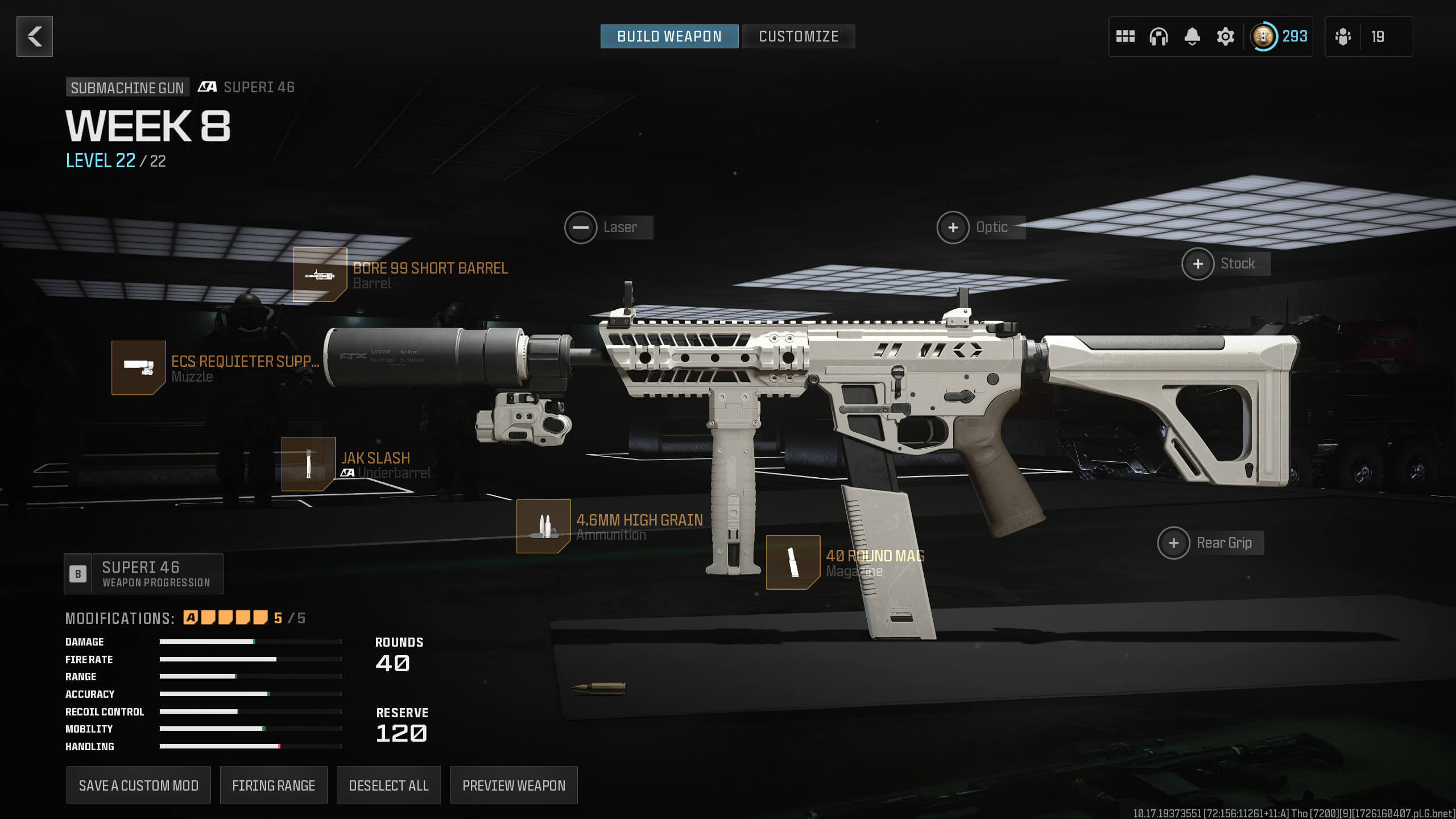The height and width of the screenshot is (819, 1456).
Task: Go back using the arrow button
Action: (35, 36)
